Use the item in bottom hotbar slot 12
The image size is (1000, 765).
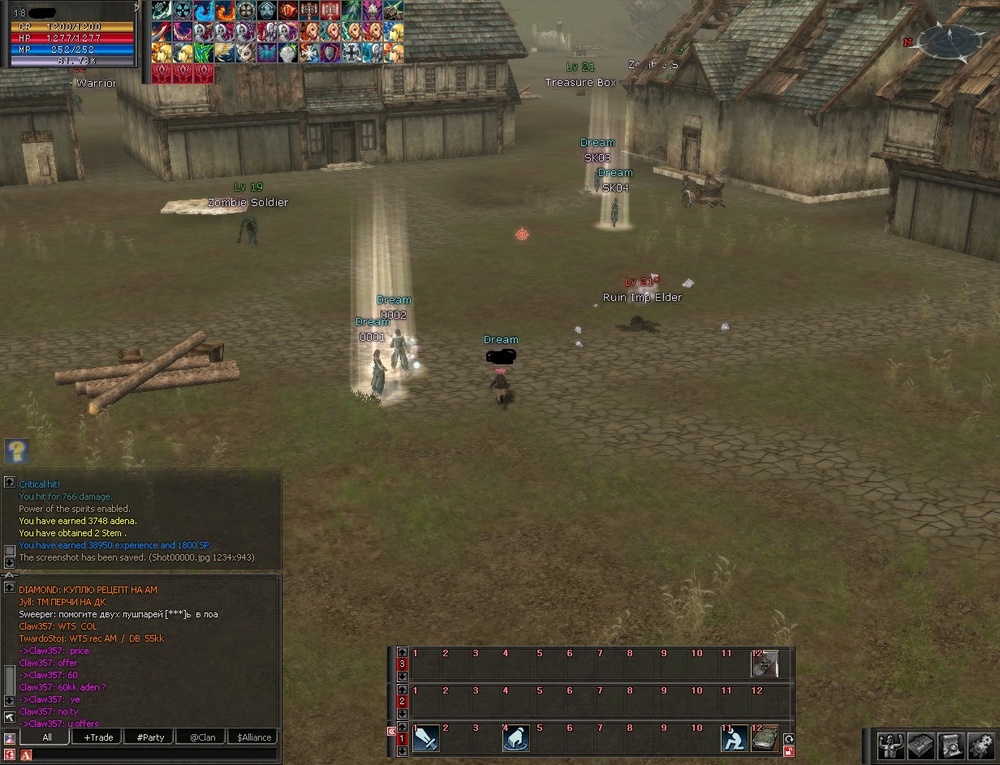click(x=765, y=739)
